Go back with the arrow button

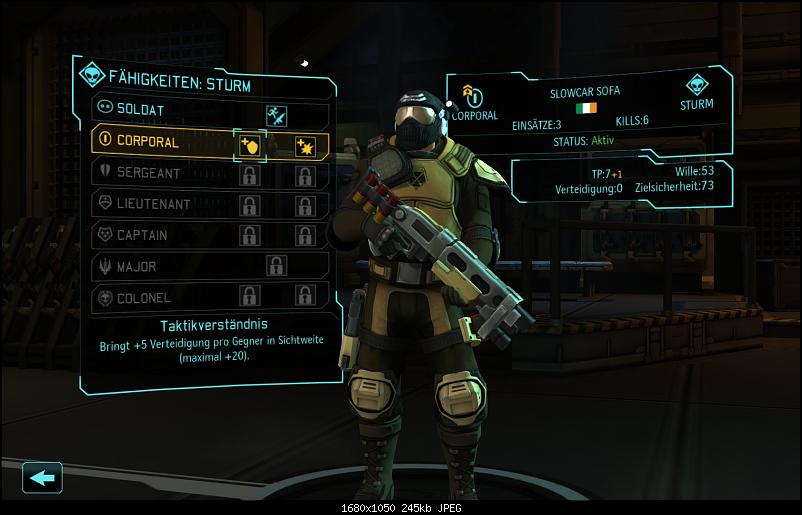pyautogui.click(x=42, y=477)
